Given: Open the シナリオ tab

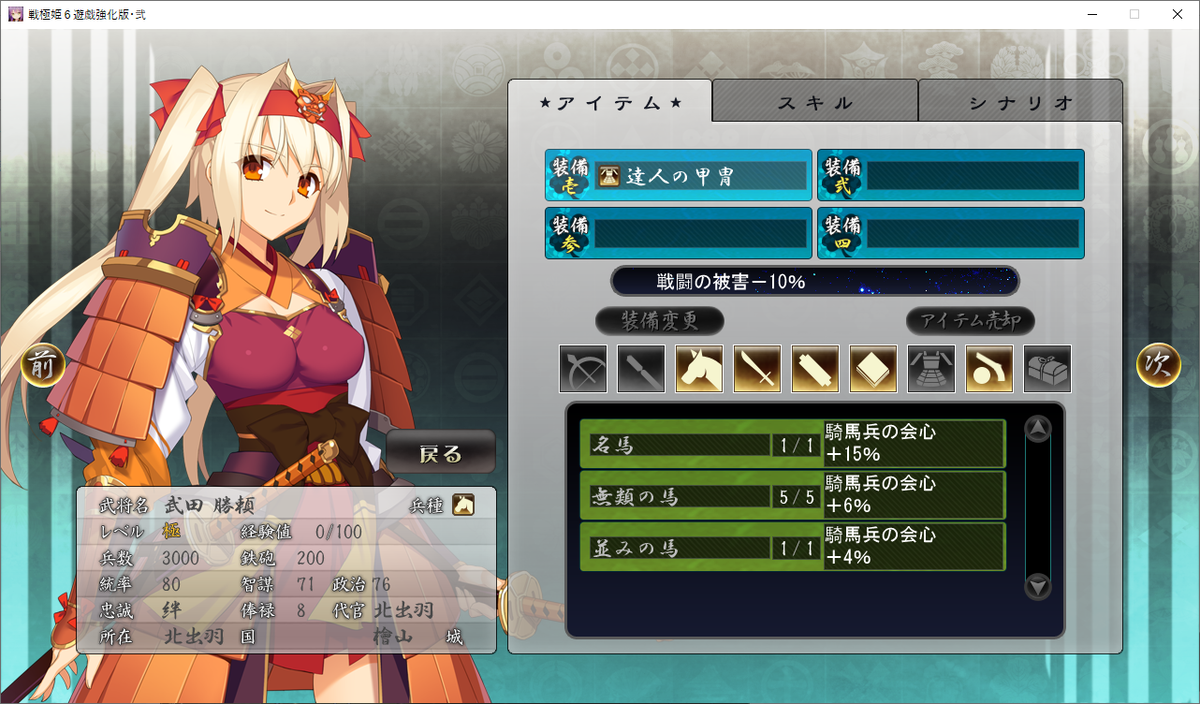Looking at the screenshot, I should pos(1020,102).
